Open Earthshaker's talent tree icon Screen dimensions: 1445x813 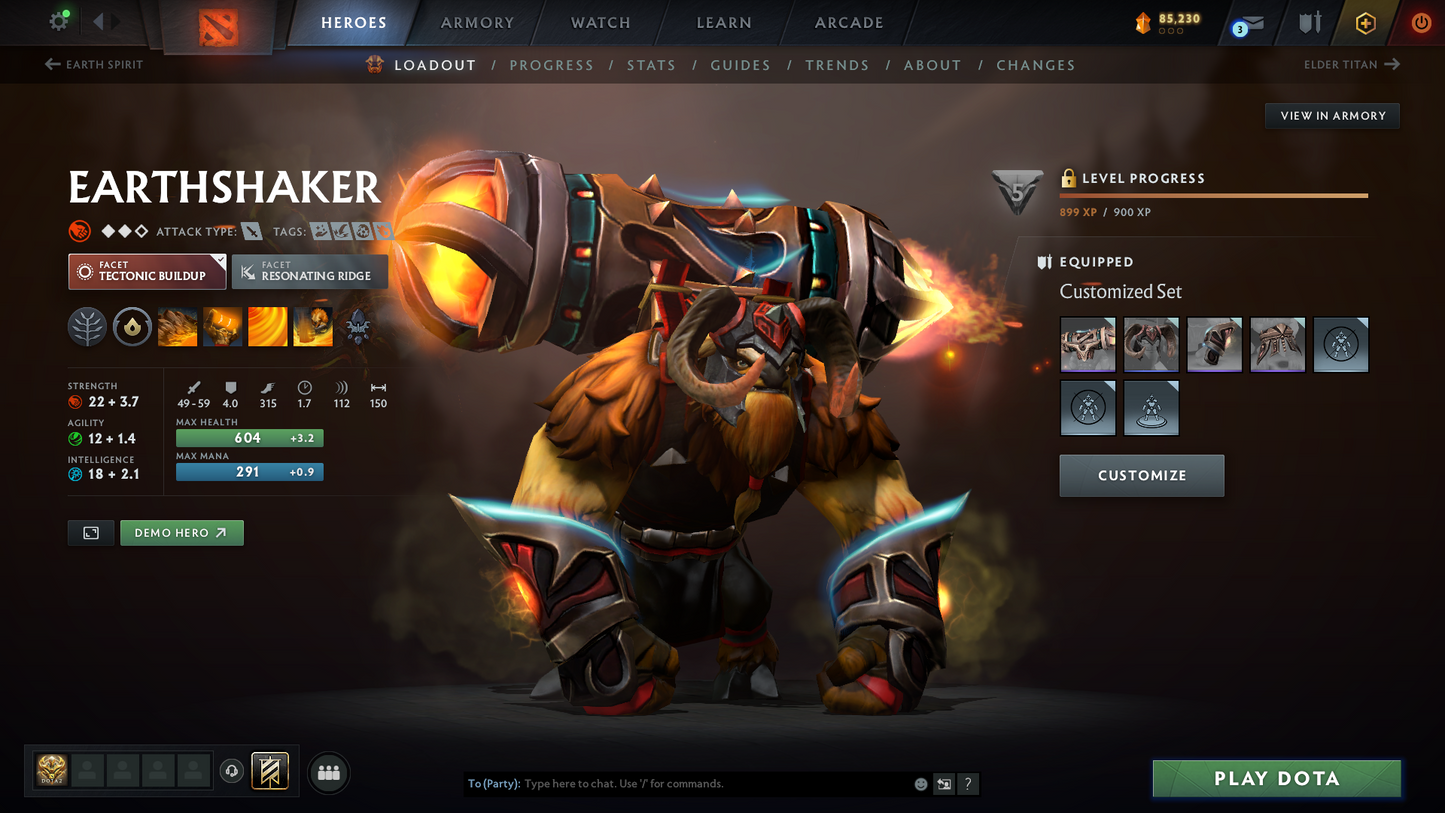[87, 326]
